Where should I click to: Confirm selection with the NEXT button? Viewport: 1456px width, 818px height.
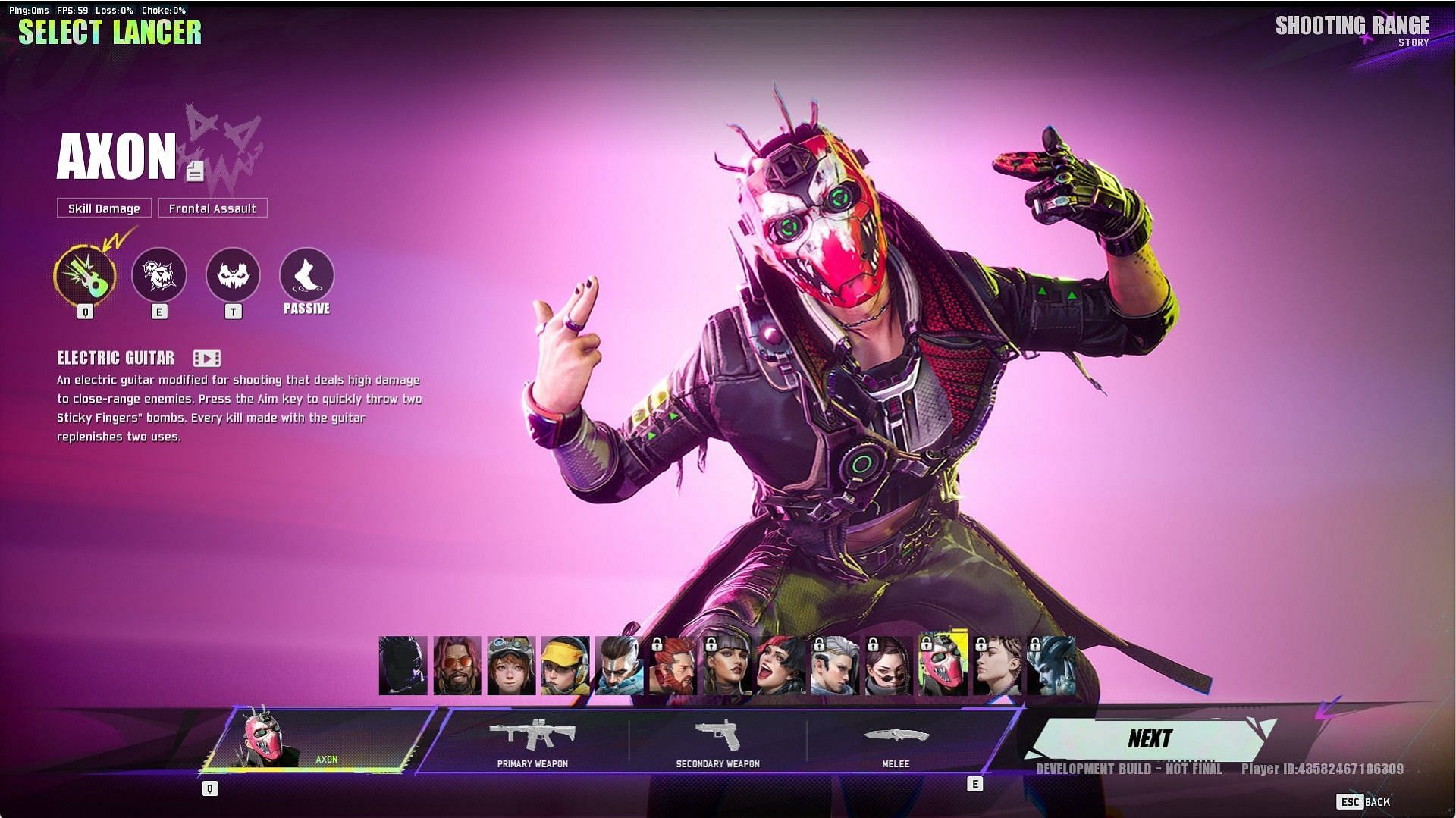click(x=1149, y=739)
